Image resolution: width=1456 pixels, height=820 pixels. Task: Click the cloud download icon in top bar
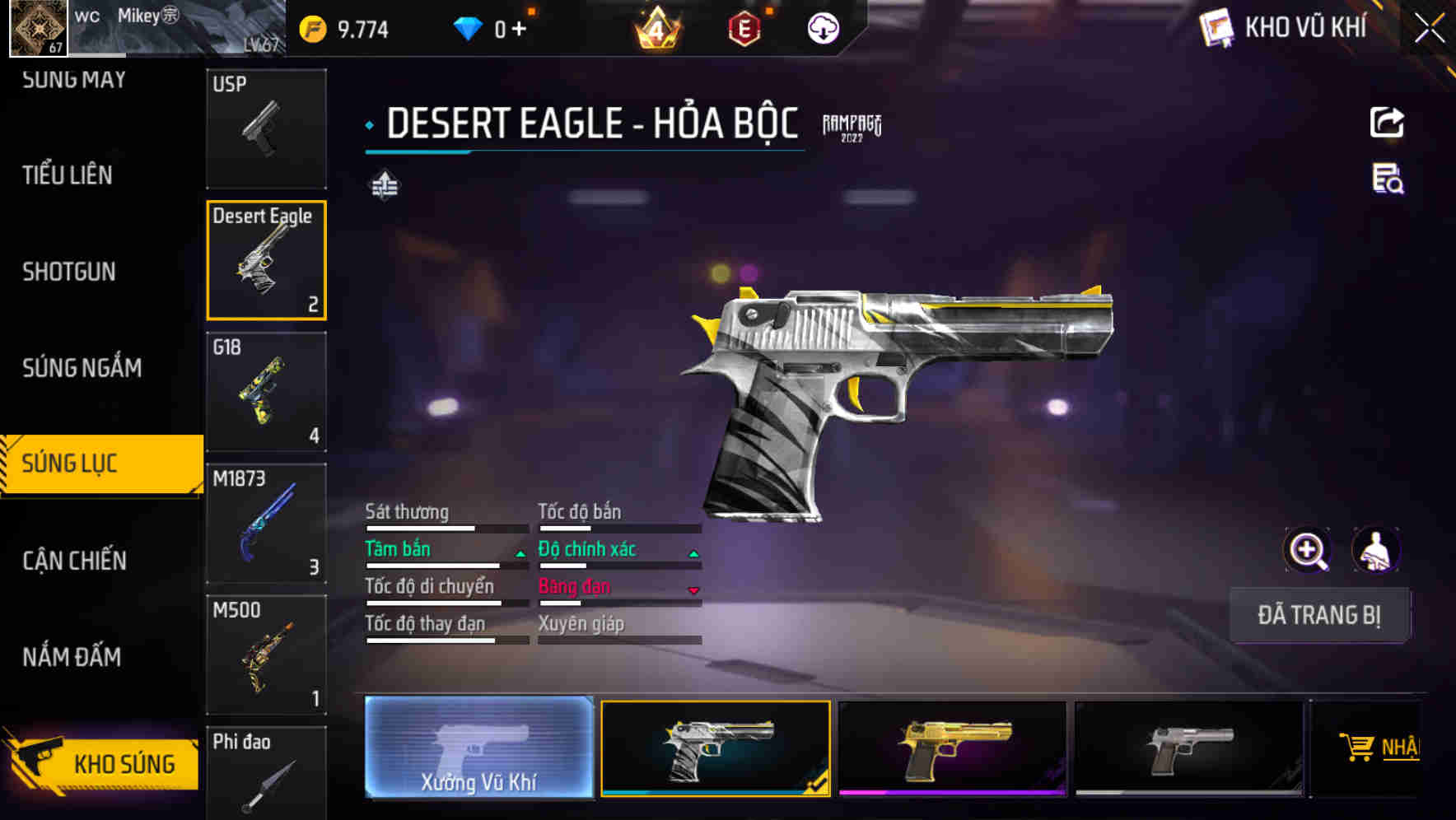pos(822,27)
